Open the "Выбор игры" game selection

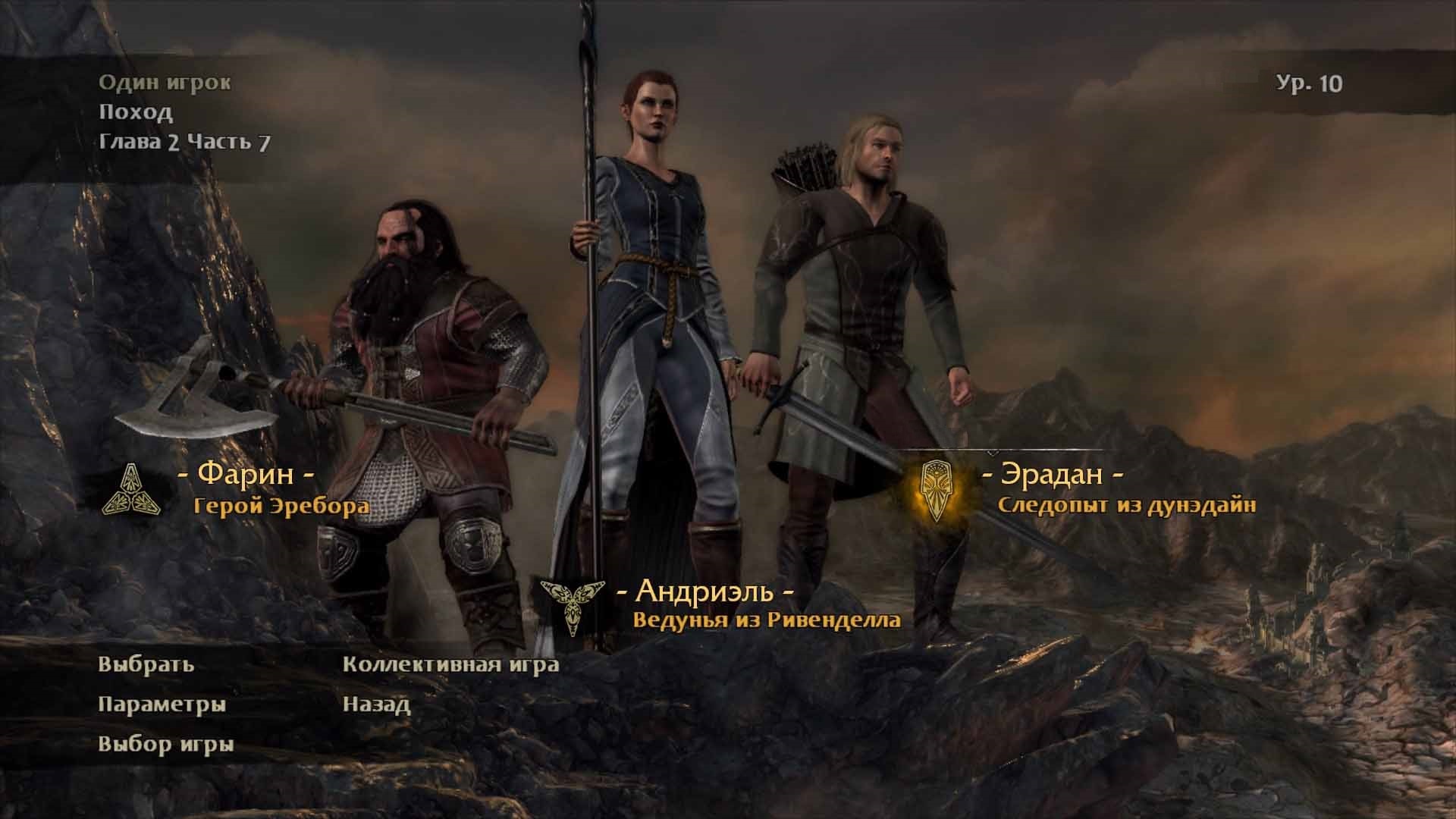point(166,744)
